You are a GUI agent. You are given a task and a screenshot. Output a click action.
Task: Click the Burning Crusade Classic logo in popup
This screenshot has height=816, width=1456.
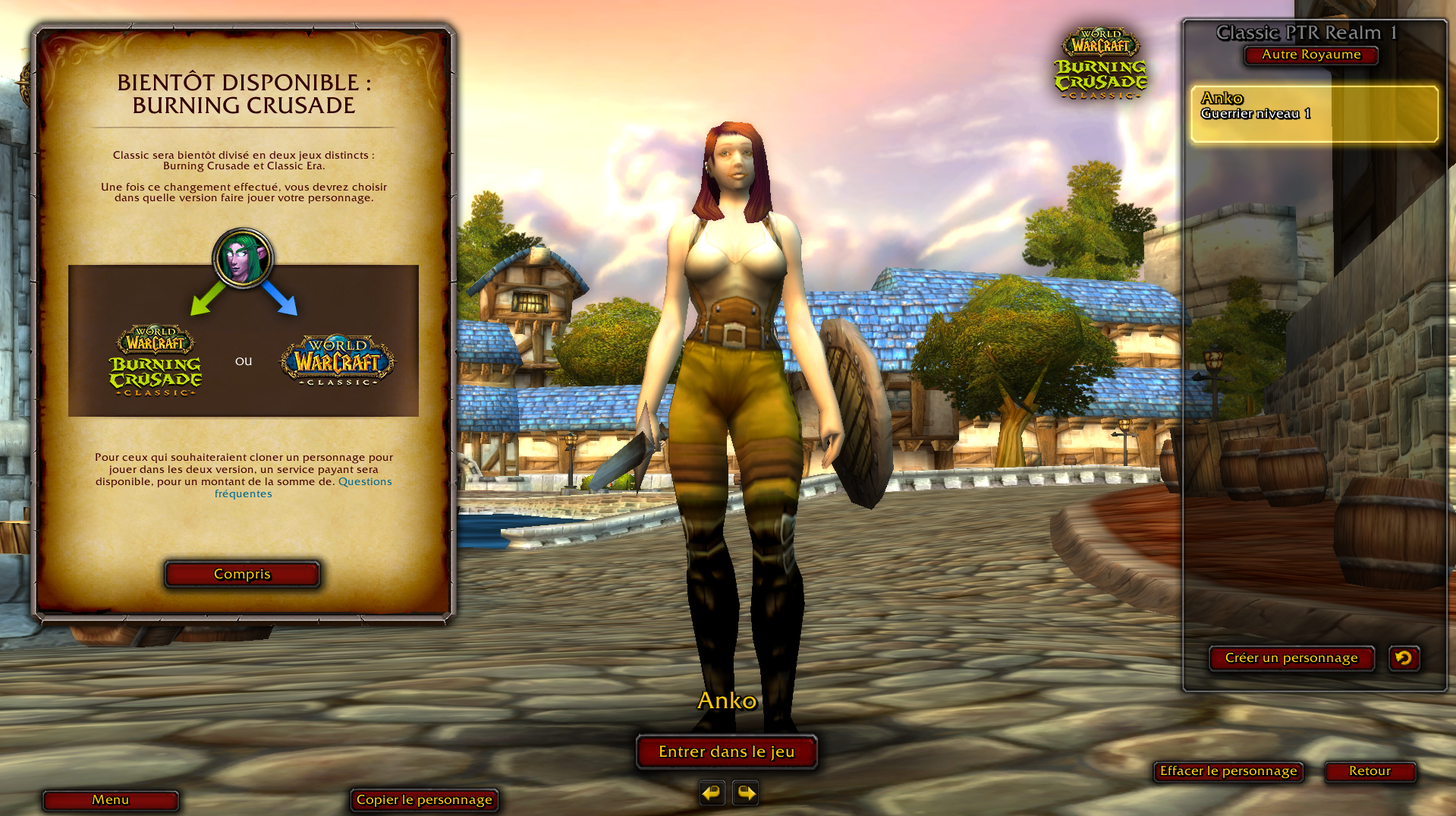coord(155,361)
